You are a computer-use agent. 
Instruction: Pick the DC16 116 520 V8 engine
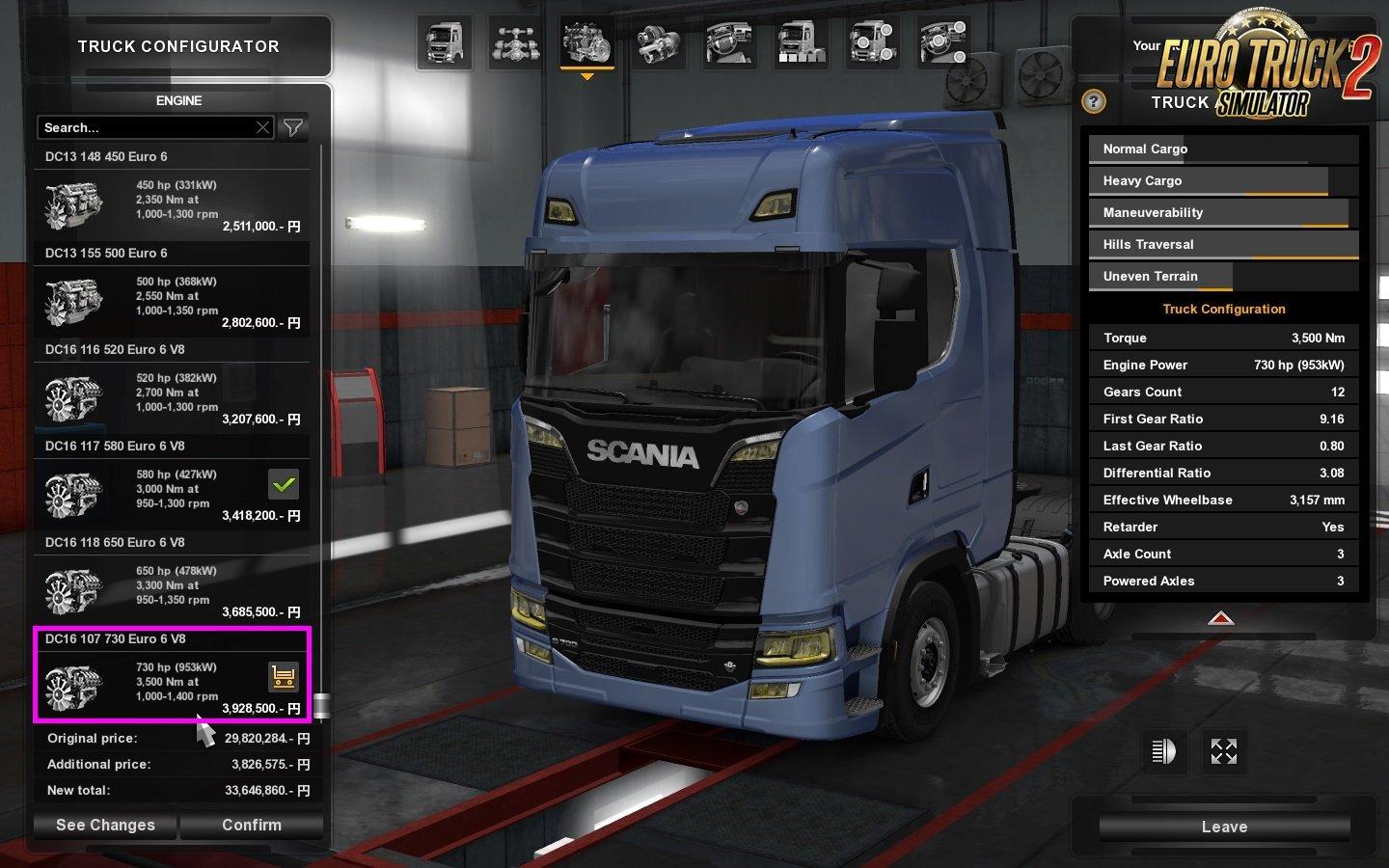coord(172,393)
